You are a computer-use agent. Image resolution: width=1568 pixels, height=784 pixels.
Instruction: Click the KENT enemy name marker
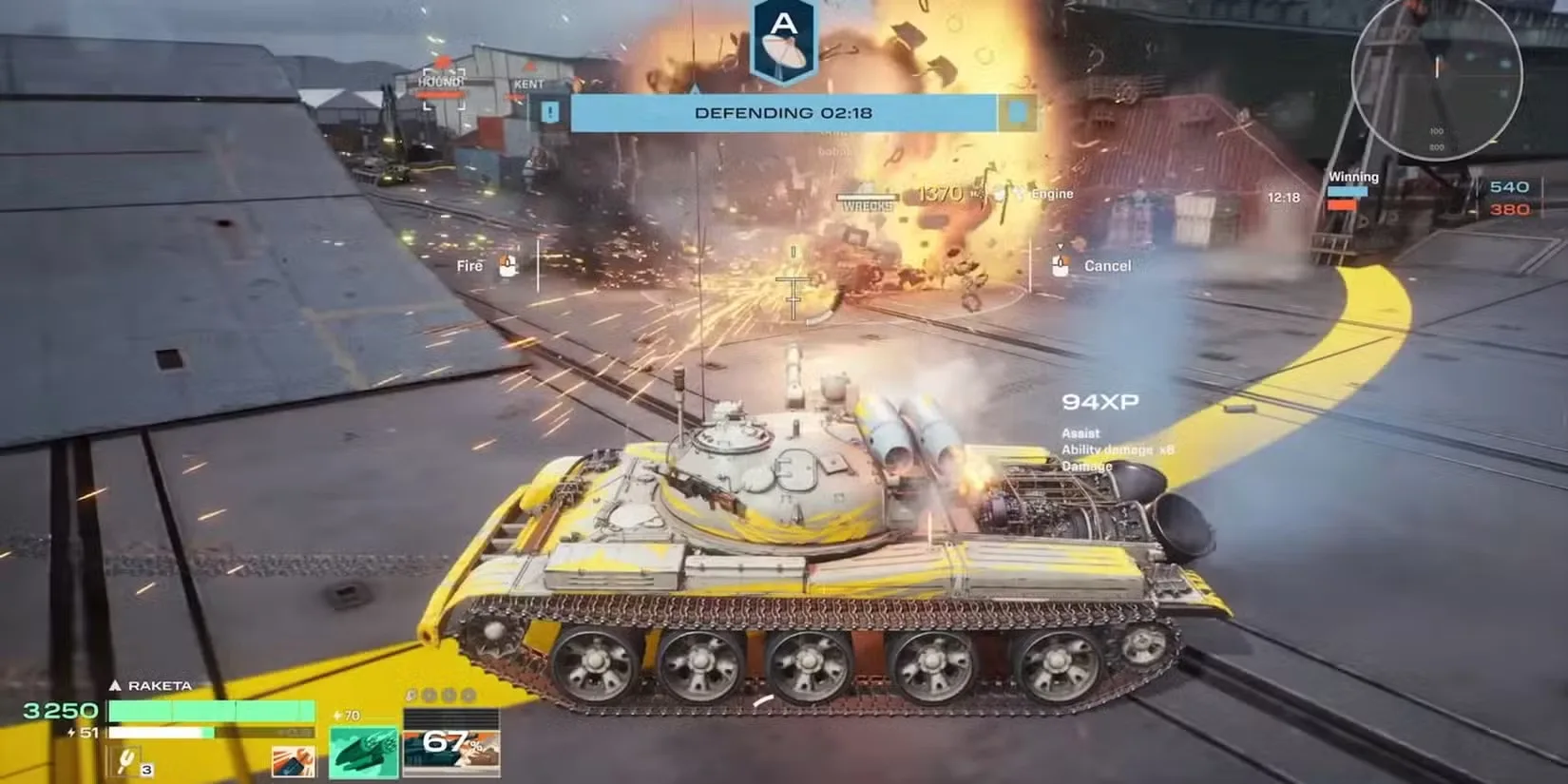(529, 85)
